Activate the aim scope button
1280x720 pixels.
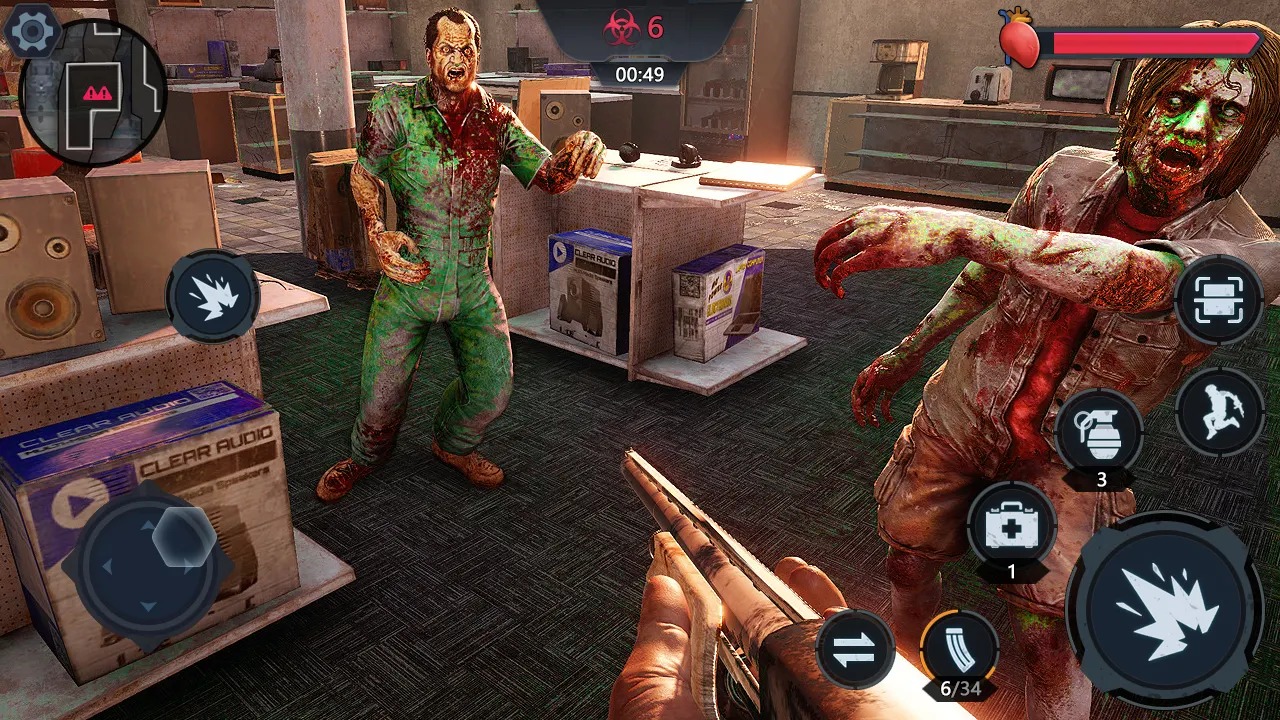(x=1219, y=299)
